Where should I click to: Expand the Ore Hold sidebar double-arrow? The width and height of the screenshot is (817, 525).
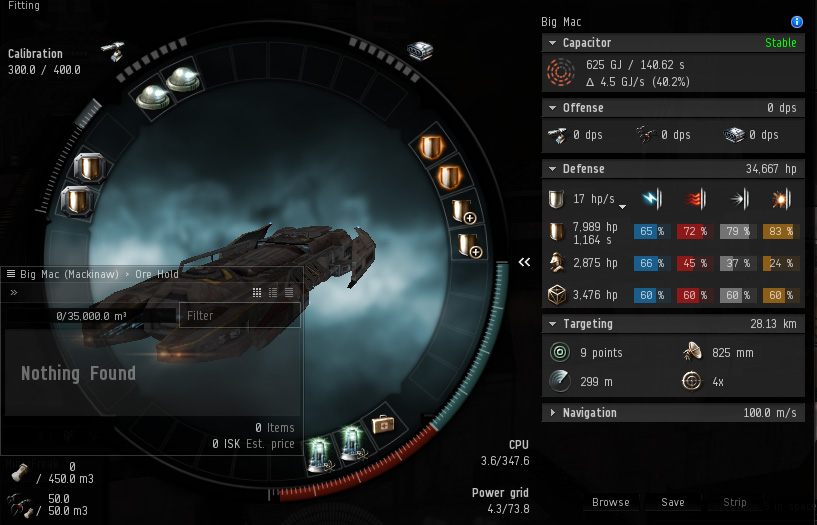[14, 293]
